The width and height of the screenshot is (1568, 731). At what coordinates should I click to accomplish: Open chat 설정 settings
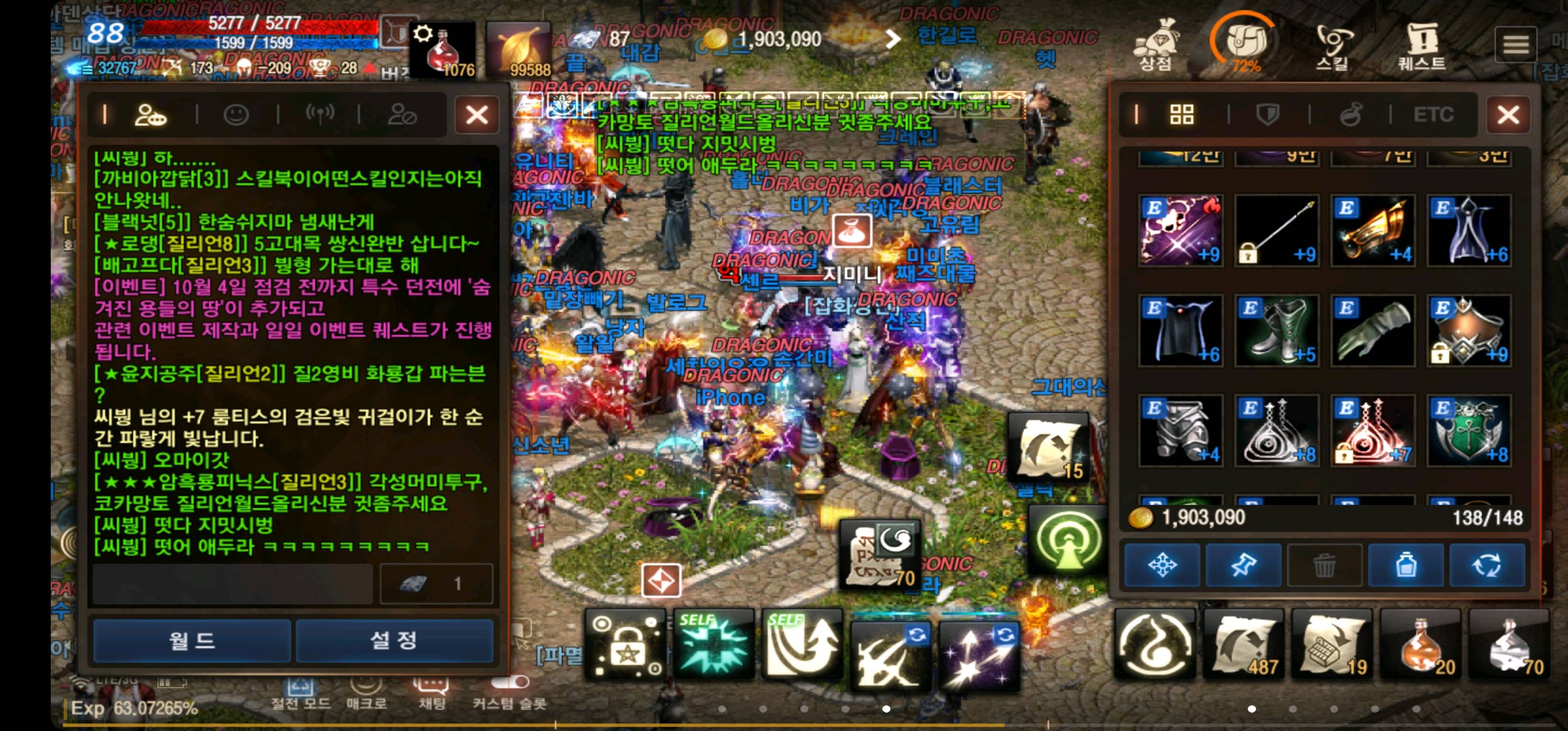tap(394, 640)
